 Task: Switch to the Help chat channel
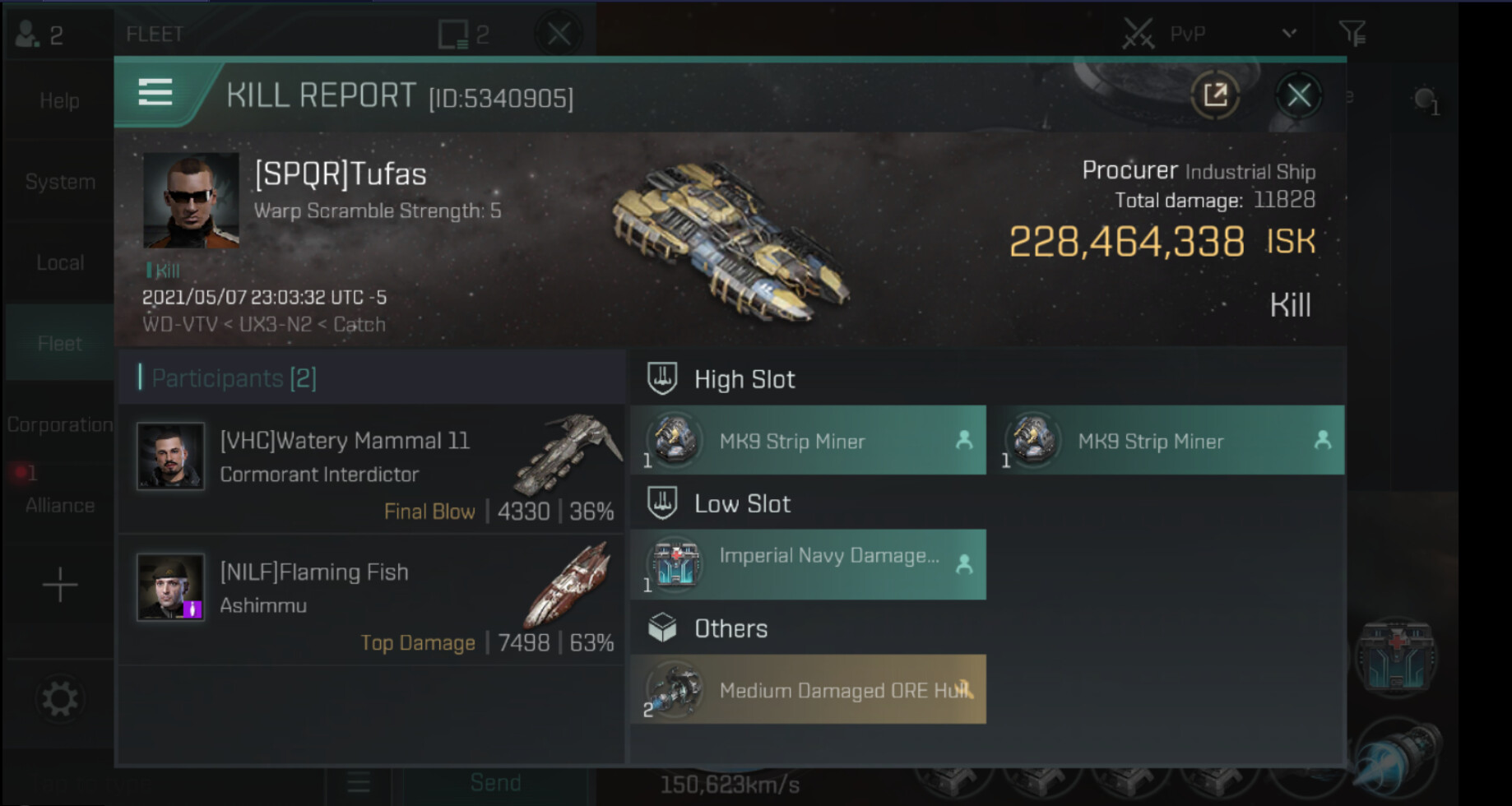coord(59,101)
